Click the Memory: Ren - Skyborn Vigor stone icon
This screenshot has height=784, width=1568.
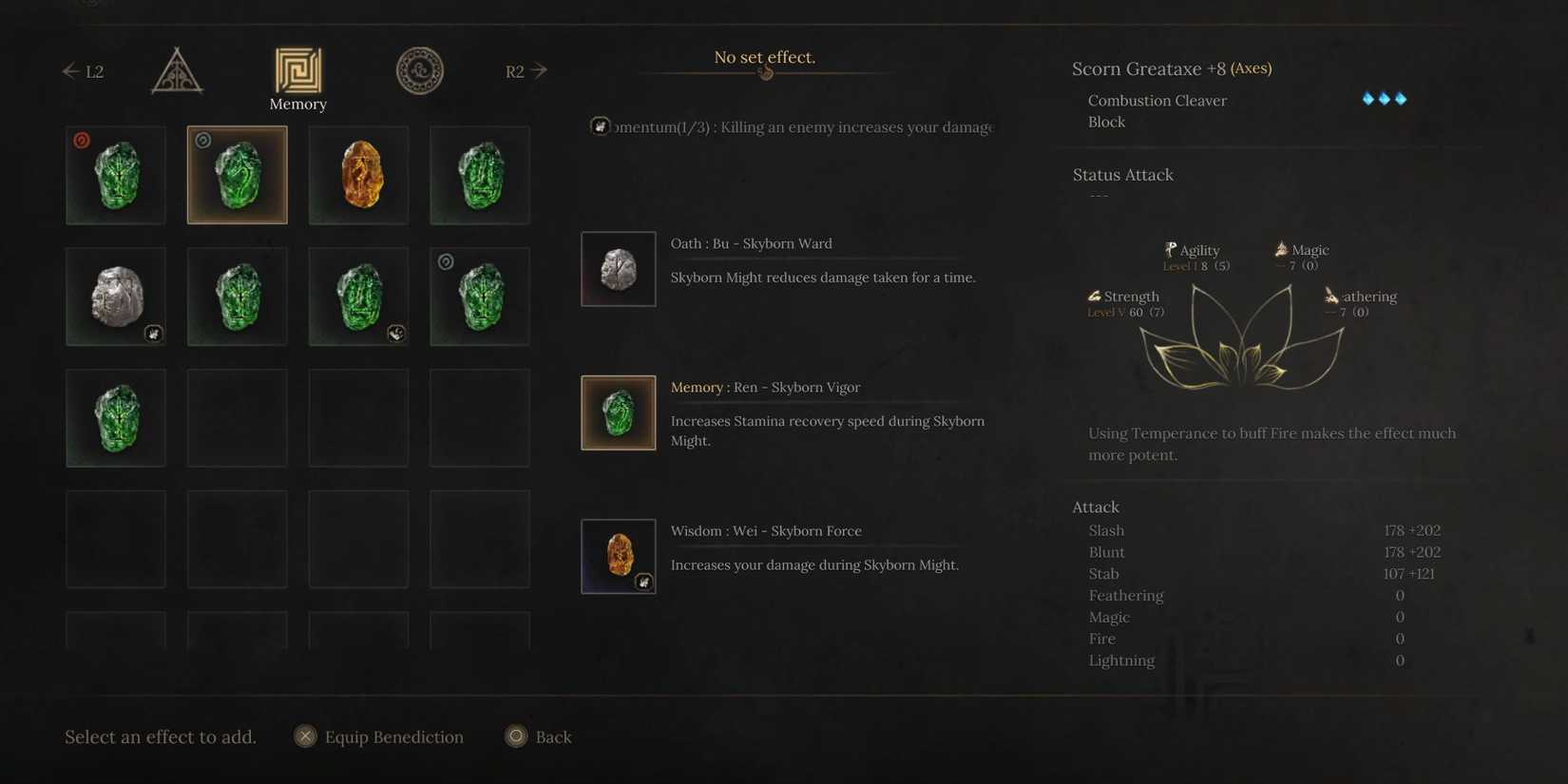618,412
